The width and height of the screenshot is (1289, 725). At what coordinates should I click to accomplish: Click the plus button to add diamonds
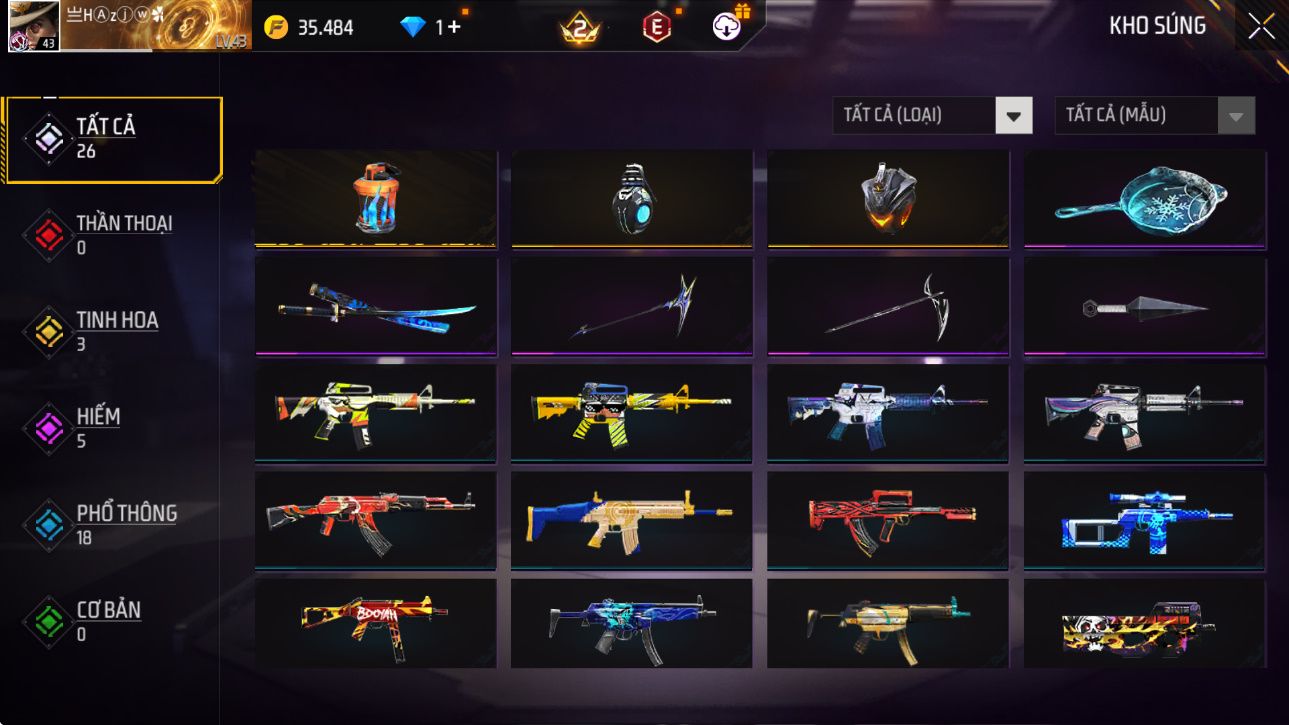click(x=454, y=27)
